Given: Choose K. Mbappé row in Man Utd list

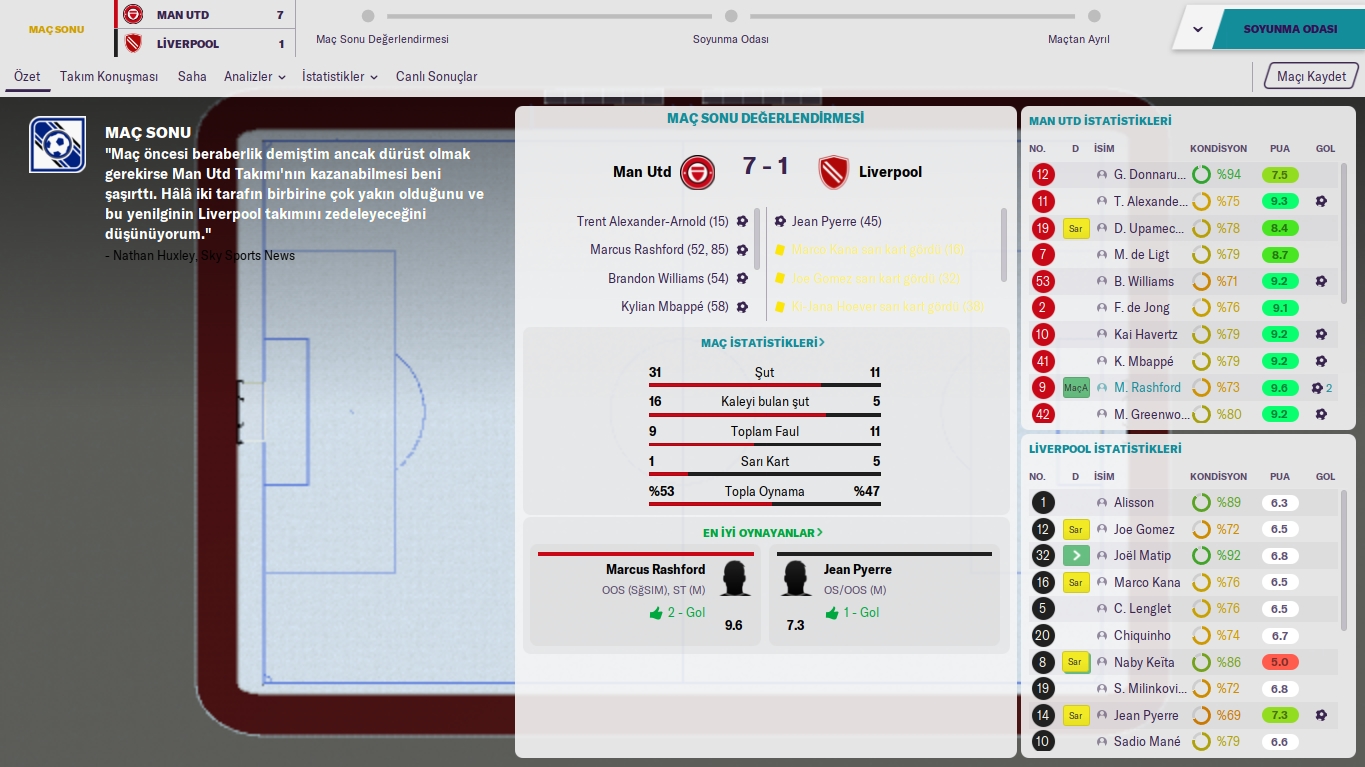Looking at the screenshot, I should click(1144, 361).
